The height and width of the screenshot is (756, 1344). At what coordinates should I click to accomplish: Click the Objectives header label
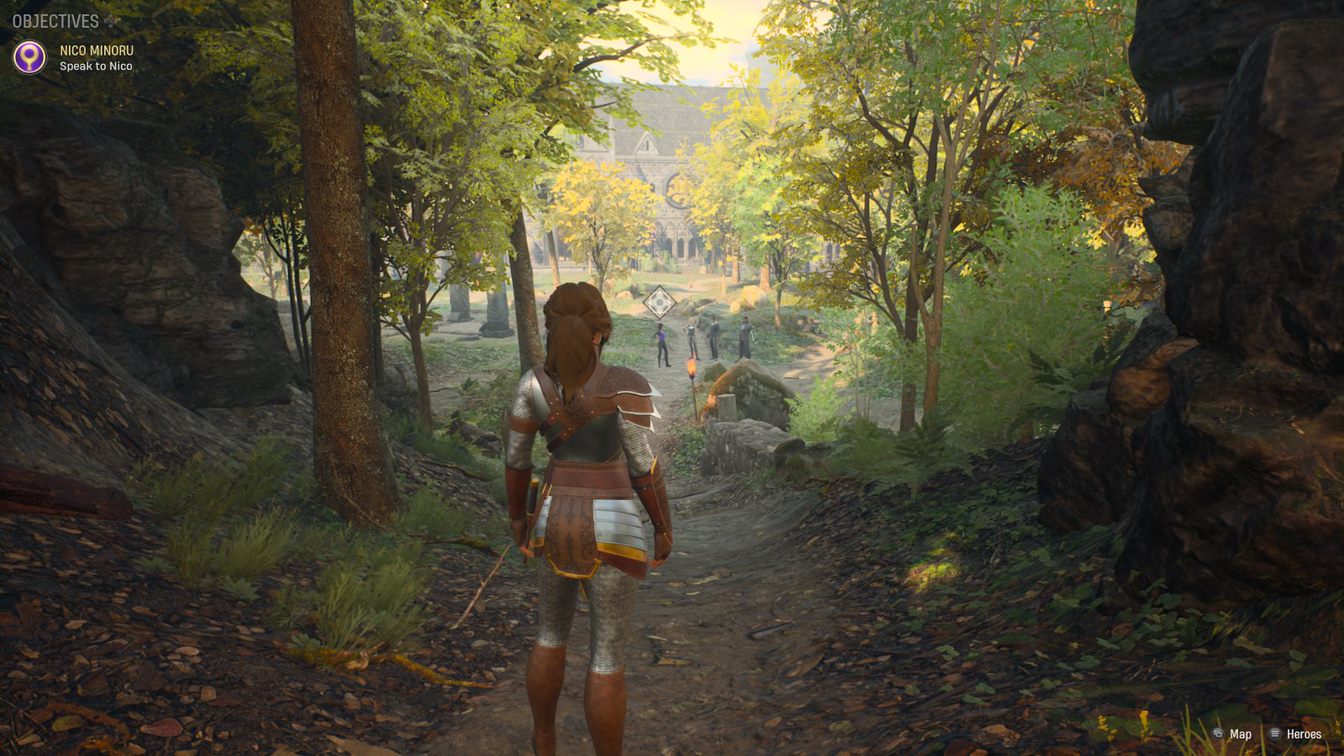[x=55, y=21]
